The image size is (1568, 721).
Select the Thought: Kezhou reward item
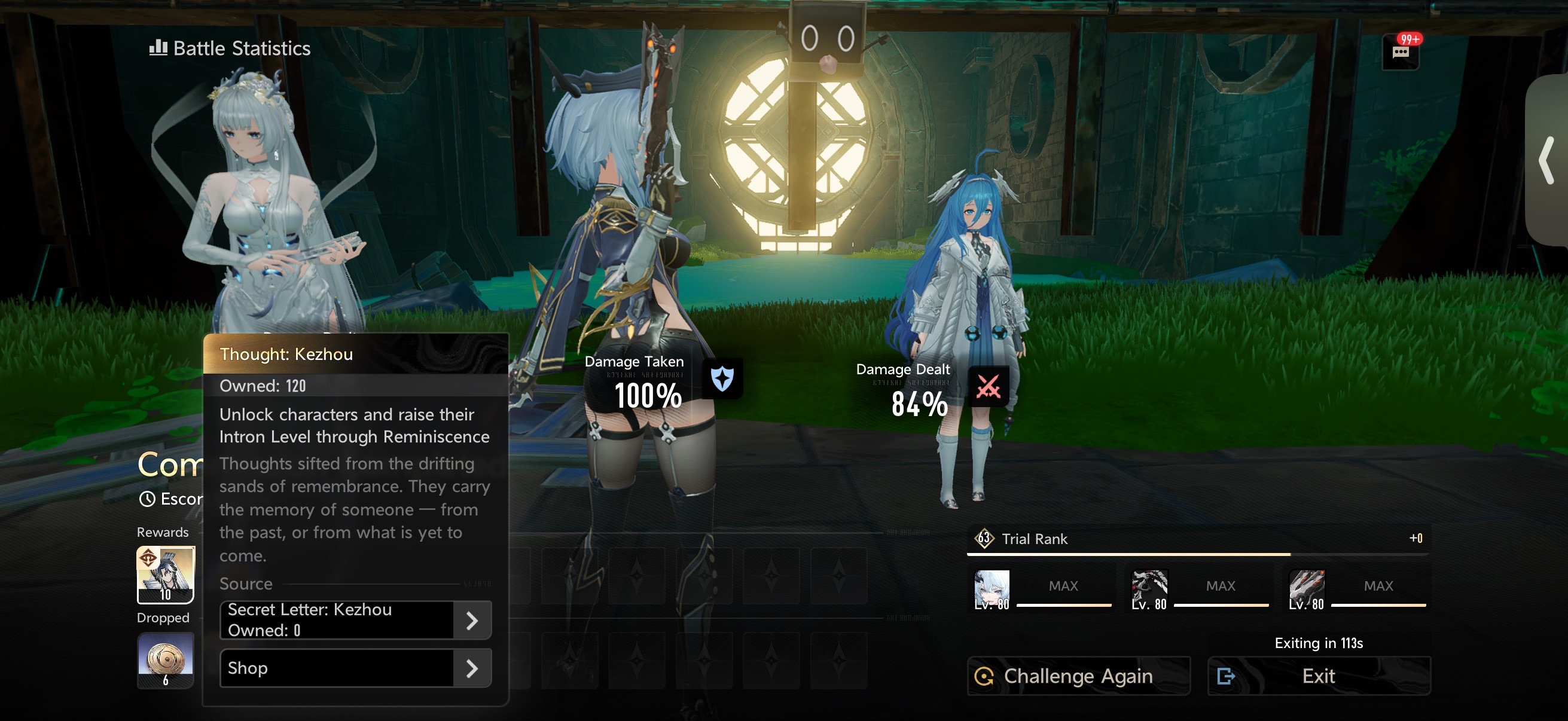(x=166, y=575)
